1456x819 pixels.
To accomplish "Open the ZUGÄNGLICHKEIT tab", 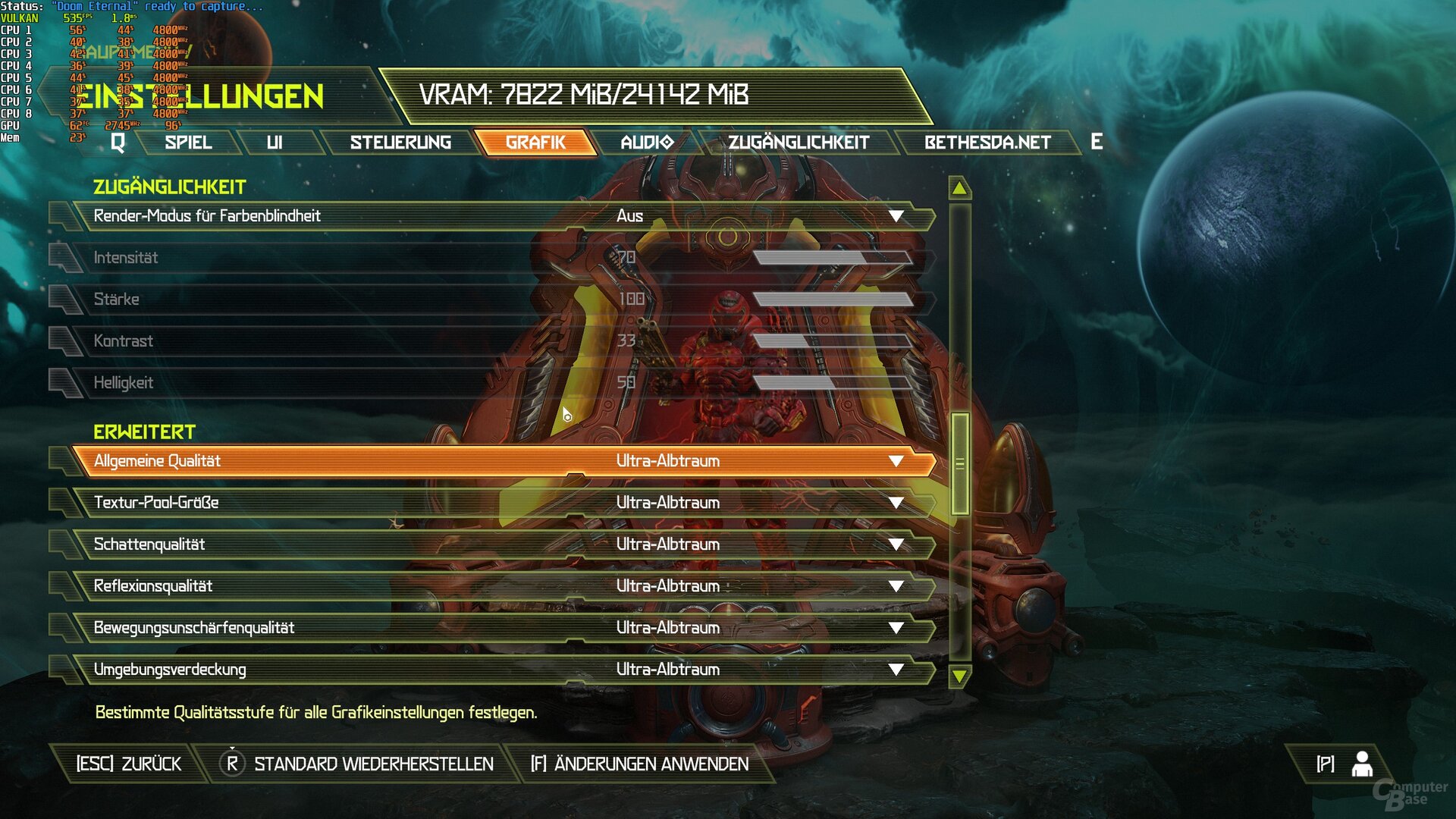I will (799, 143).
